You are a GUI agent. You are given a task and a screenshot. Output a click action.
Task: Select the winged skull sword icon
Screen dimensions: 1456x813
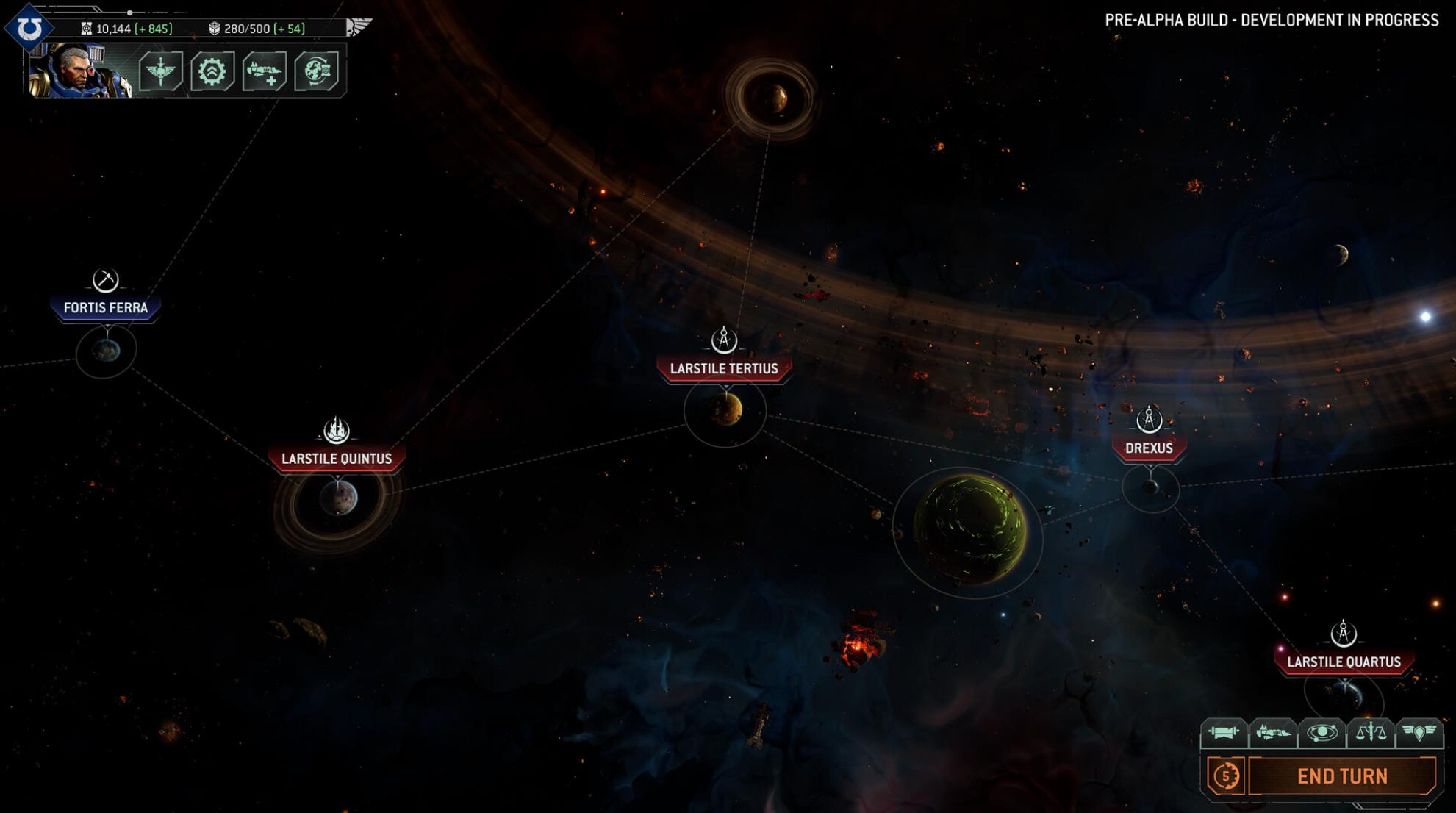(160, 71)
